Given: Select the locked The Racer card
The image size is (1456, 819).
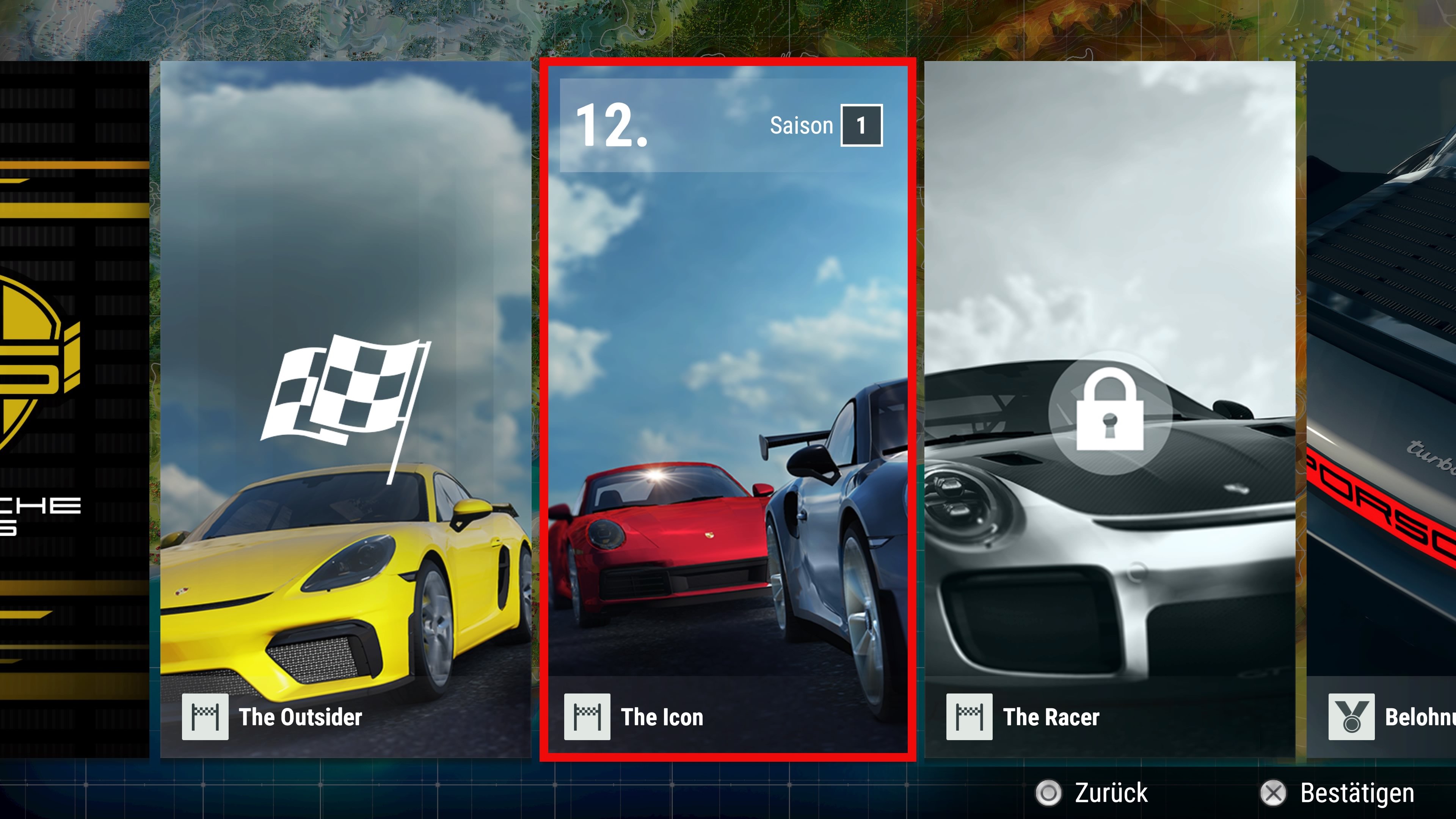Looking at the screenshot, I should 1109,409.
